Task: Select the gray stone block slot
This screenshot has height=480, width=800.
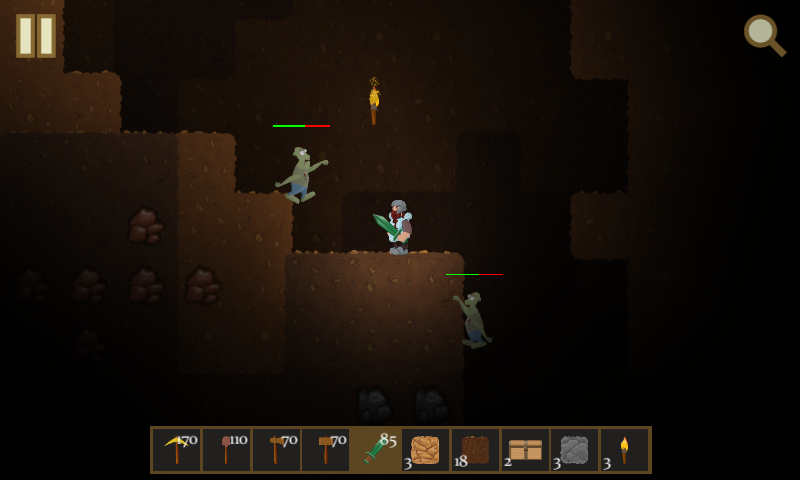Action: coord(575,450)
